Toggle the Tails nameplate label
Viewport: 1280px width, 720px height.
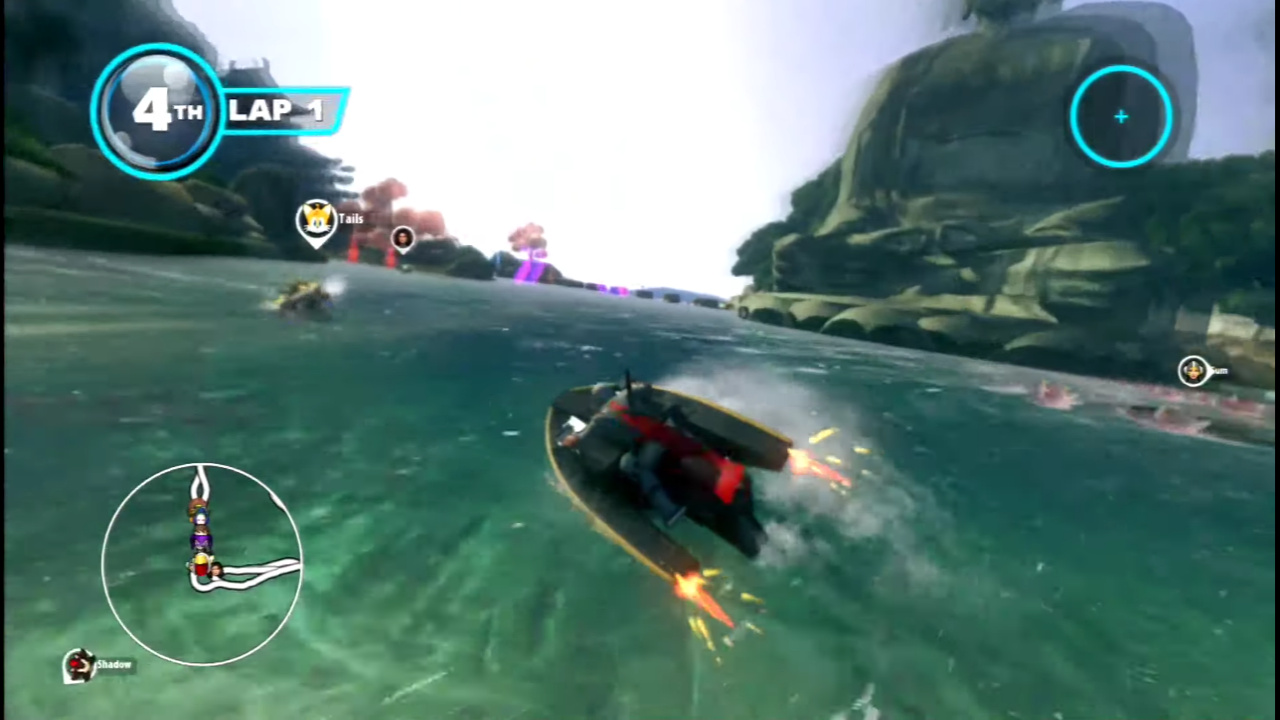point(350,218)
